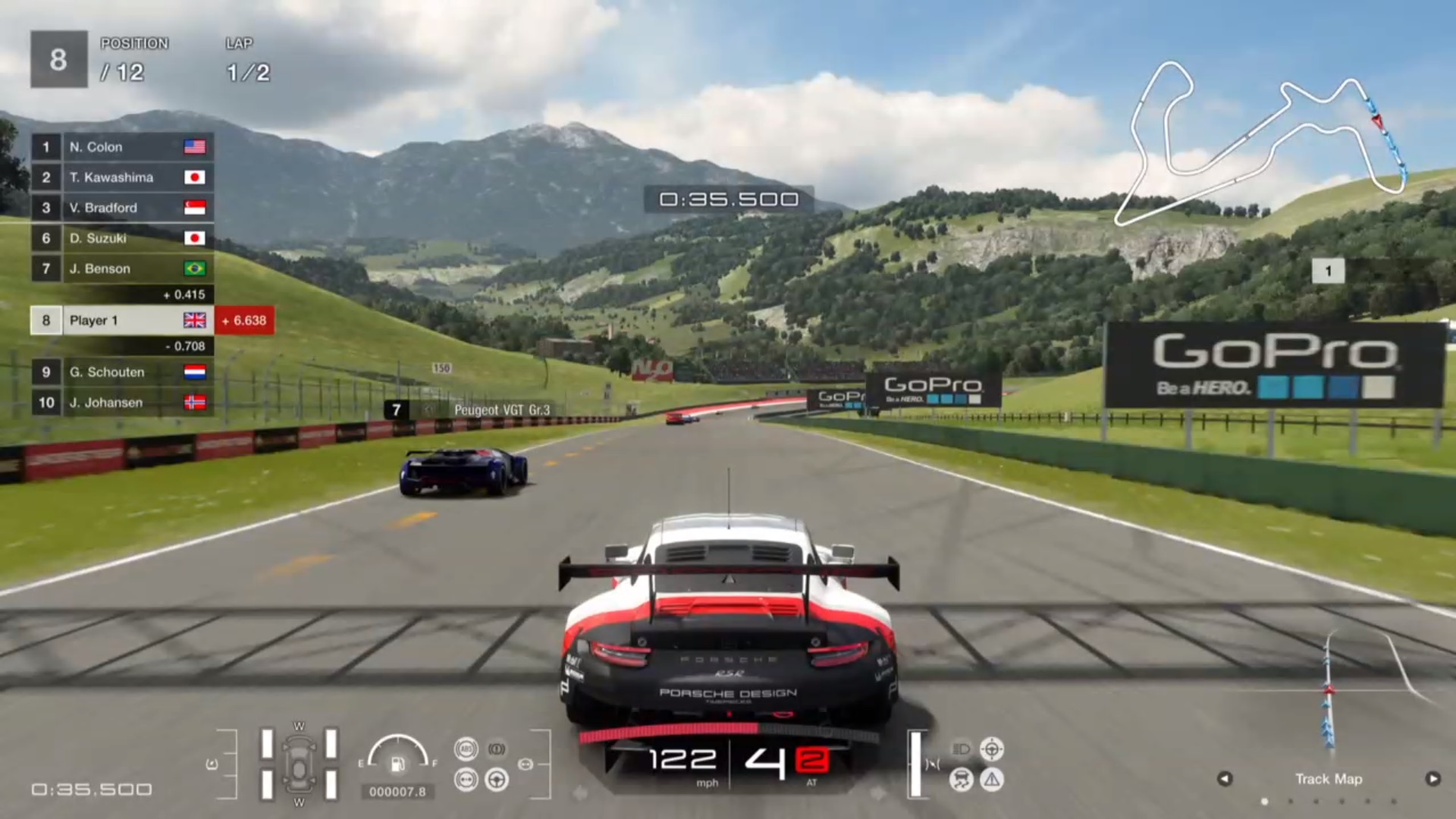The image size is (1456, 819).
Task: Select the steering wheel assist icon
Action: click(x=497, y=781)
